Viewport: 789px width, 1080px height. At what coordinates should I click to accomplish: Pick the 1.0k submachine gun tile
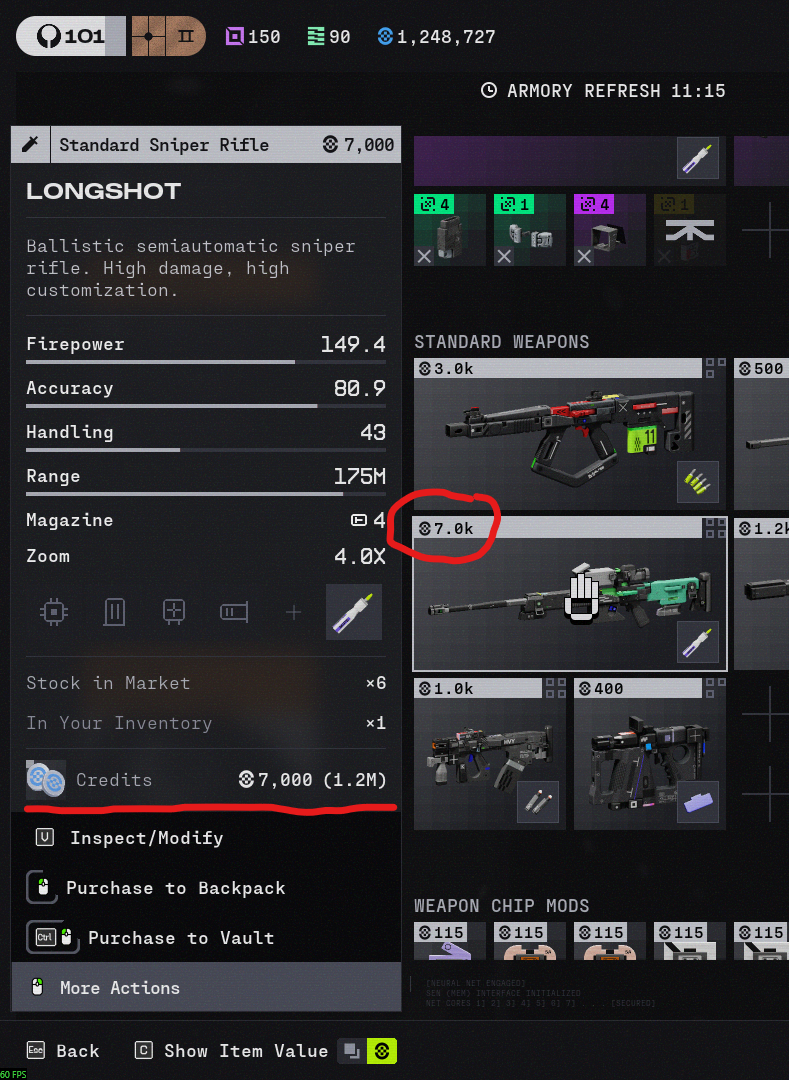(489, 753)
